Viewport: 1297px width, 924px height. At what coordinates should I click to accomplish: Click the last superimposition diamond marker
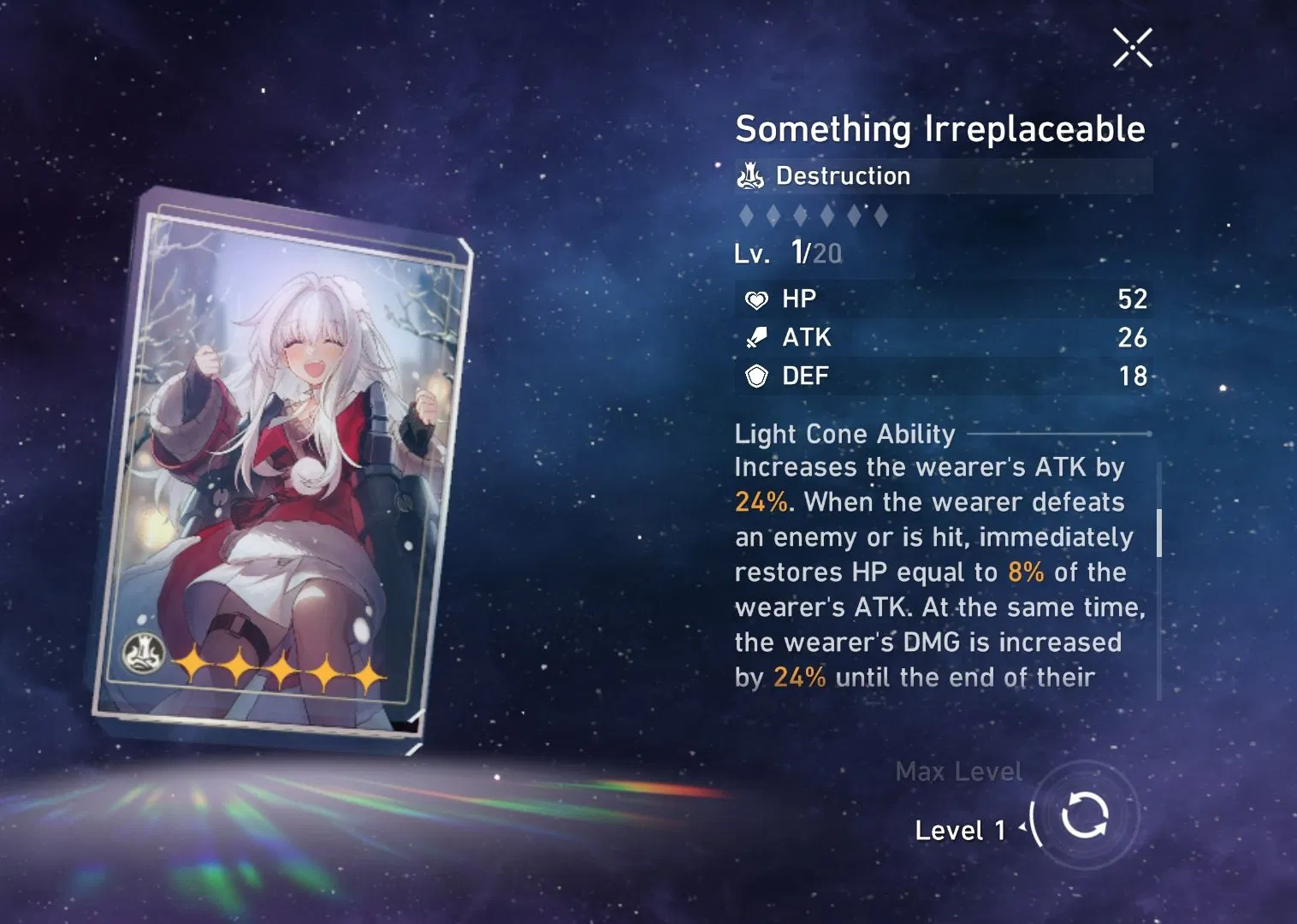coord(883,216)
